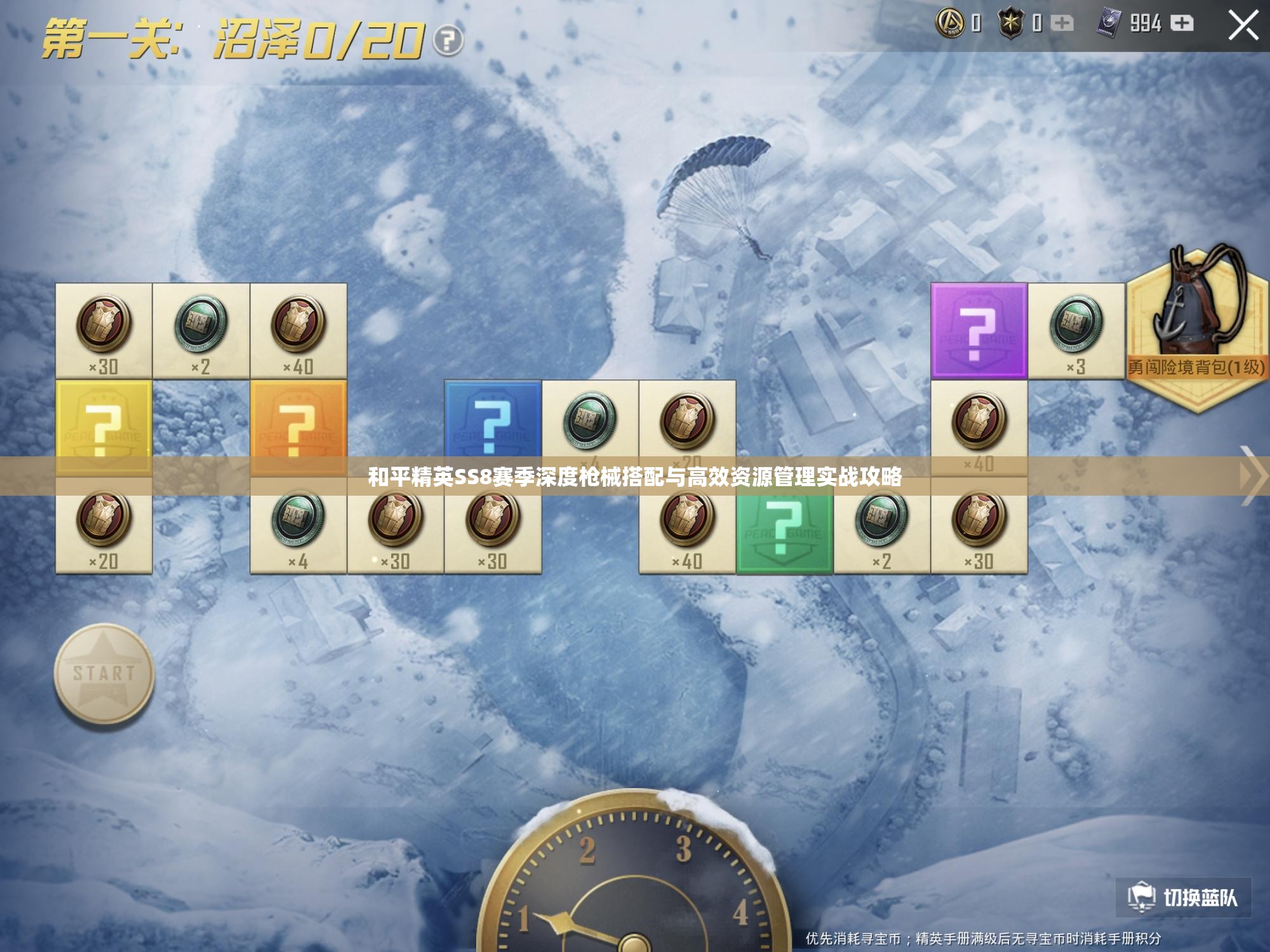Switch to blue team button
Viewport: 1270px width, 952px height.
tap(1183, 897)
